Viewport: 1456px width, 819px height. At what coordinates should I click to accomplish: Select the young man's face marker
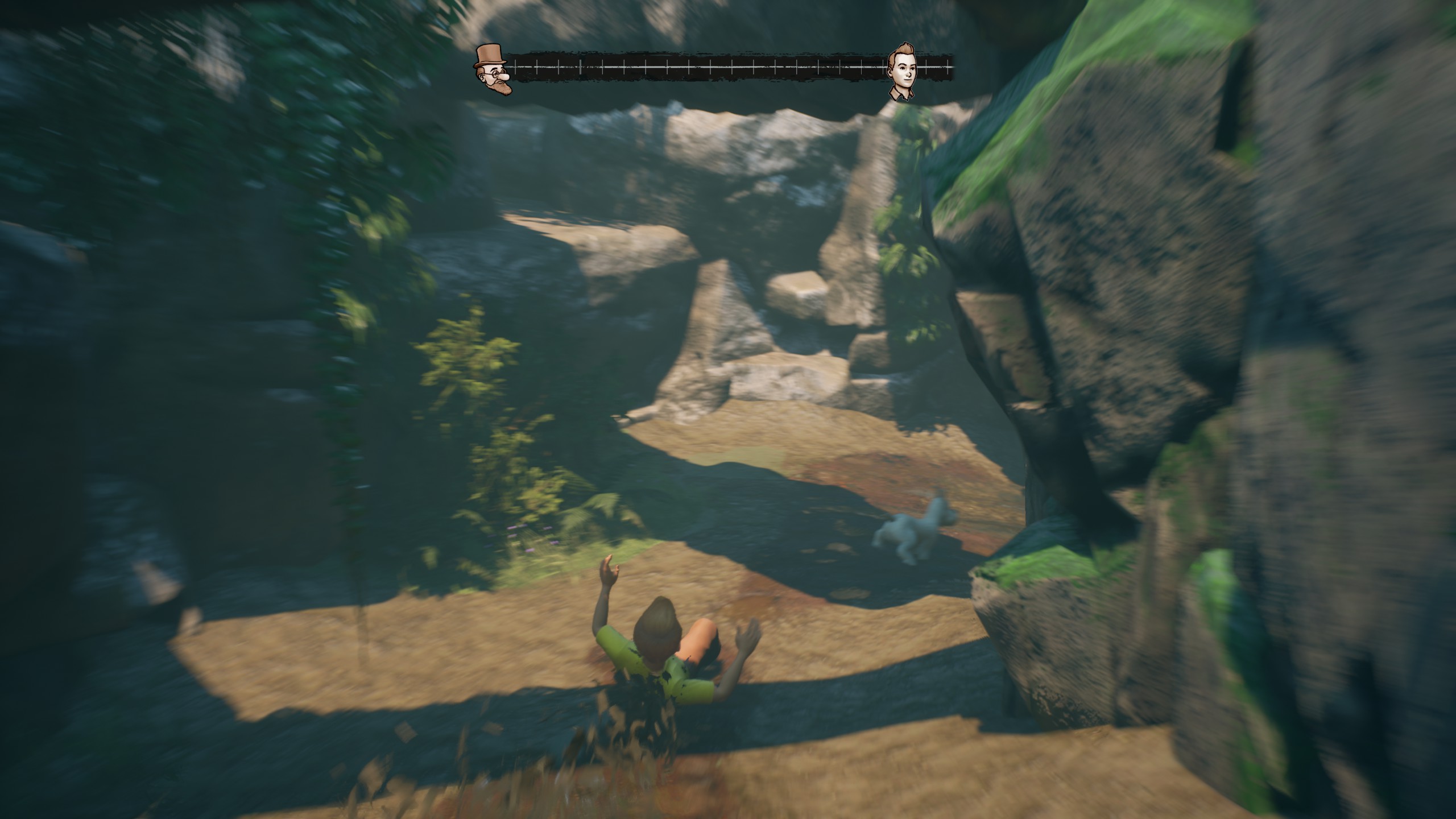pos(903,72)
